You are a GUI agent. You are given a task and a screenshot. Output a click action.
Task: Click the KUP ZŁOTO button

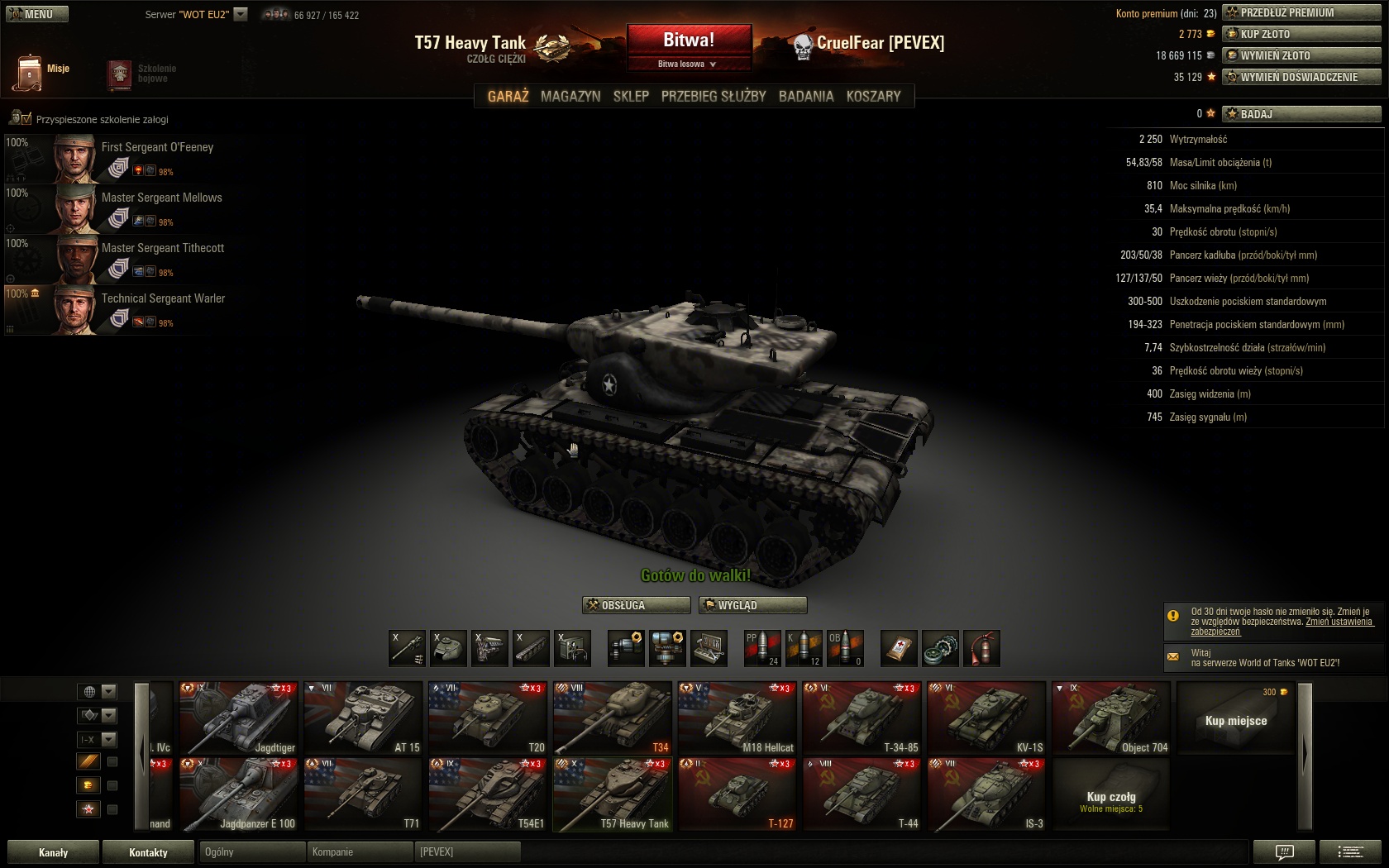(1301, 34)
